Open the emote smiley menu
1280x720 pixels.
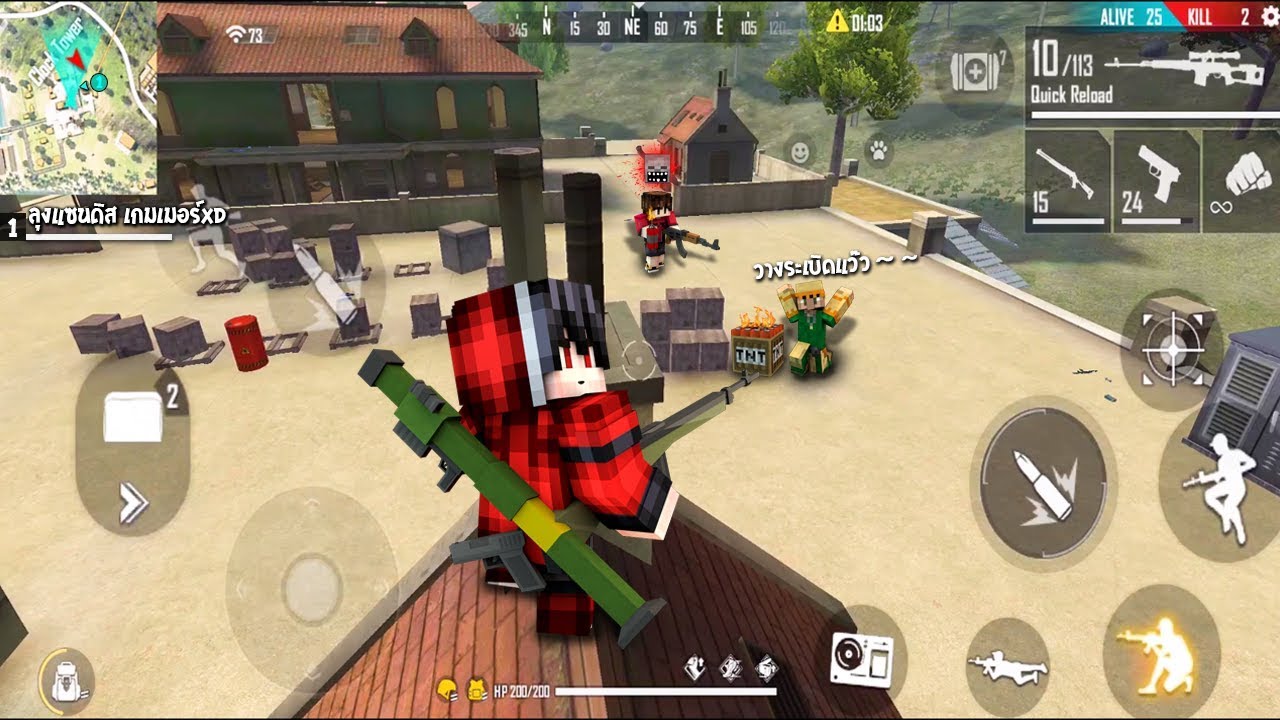pos(800,152)
